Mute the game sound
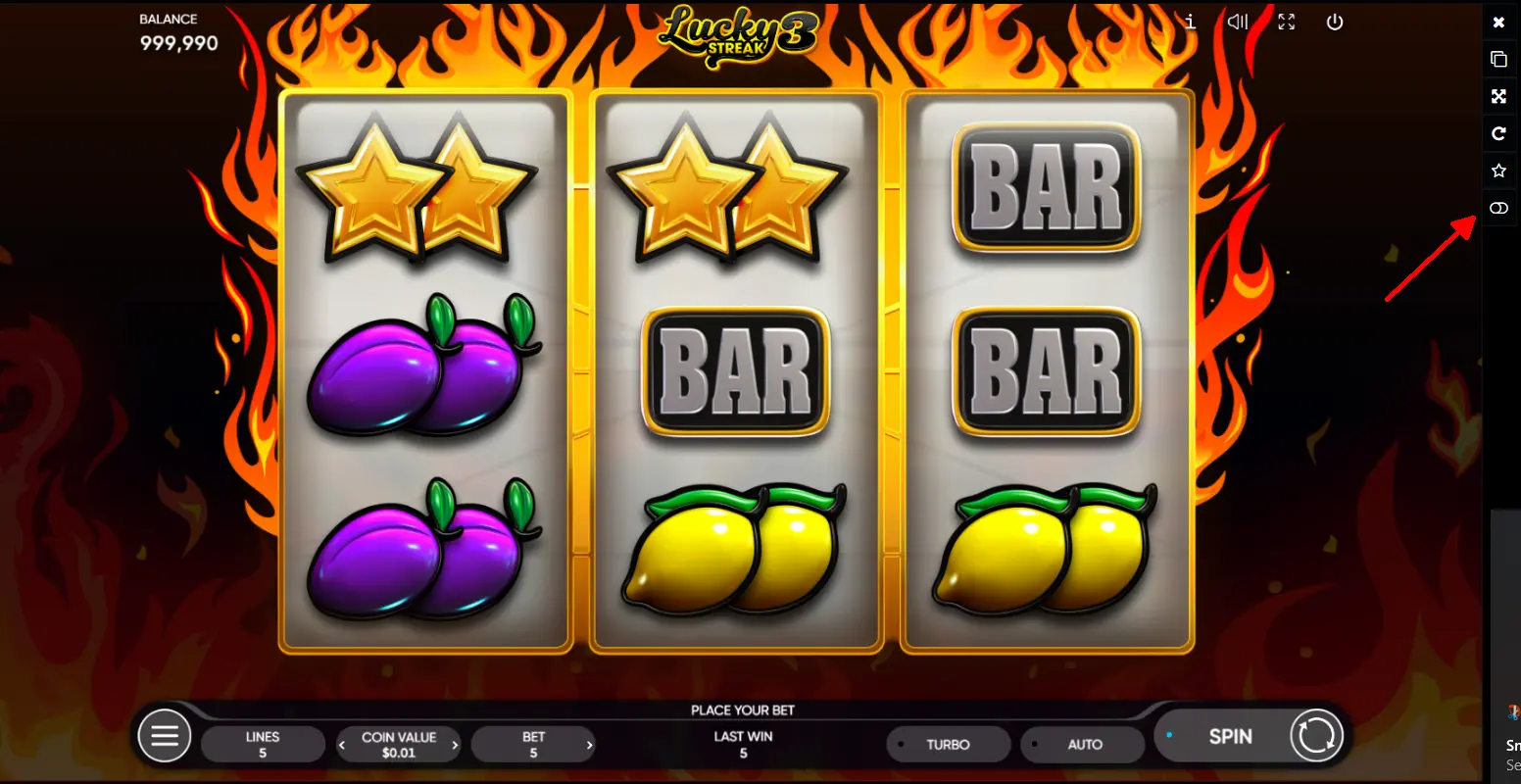 click(x=1238, y=22)
